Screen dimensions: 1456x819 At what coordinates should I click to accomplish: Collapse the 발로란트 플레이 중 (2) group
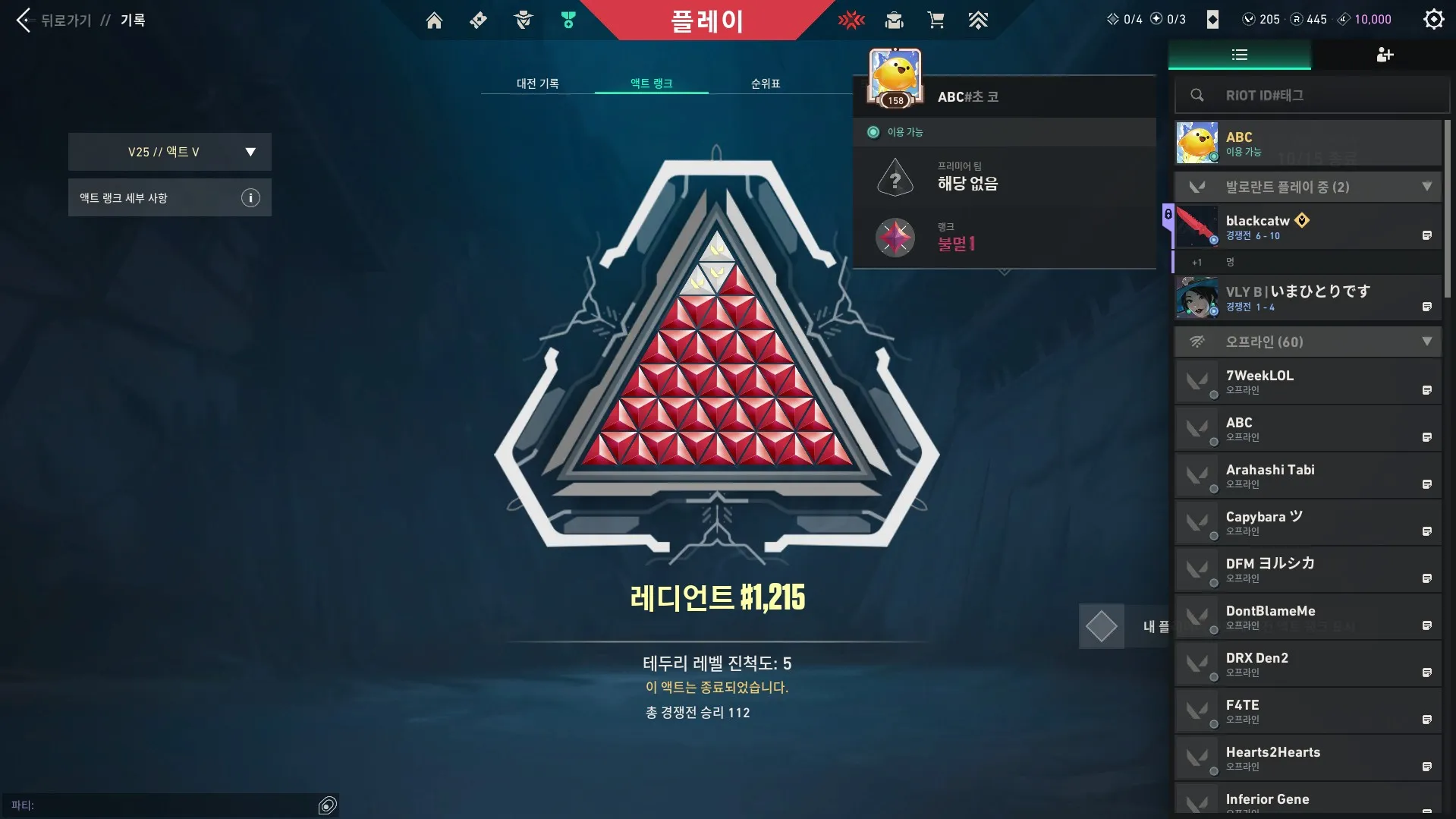point(1427,186)
